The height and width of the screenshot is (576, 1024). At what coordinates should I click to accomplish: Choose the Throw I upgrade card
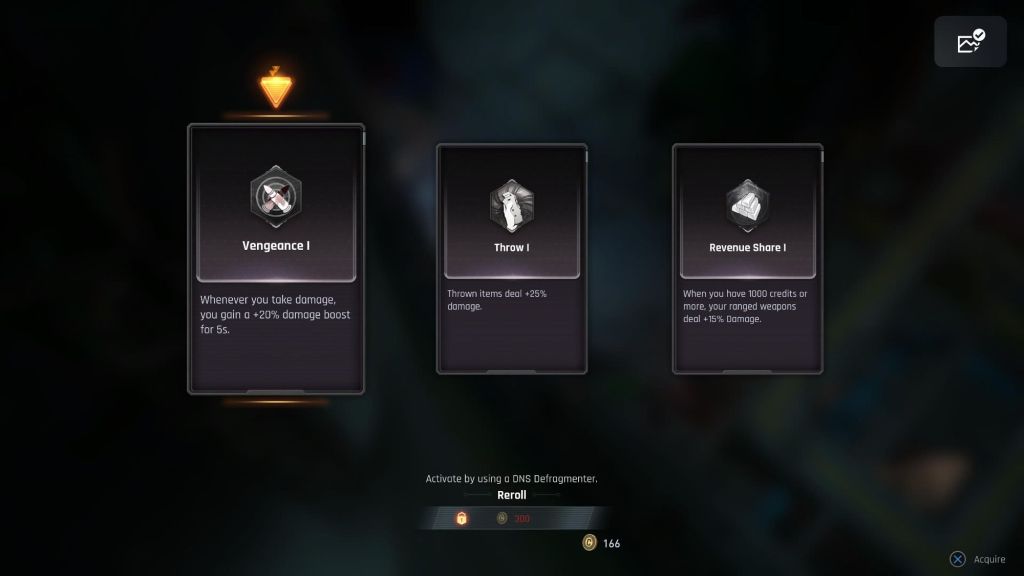click(511, 258)
